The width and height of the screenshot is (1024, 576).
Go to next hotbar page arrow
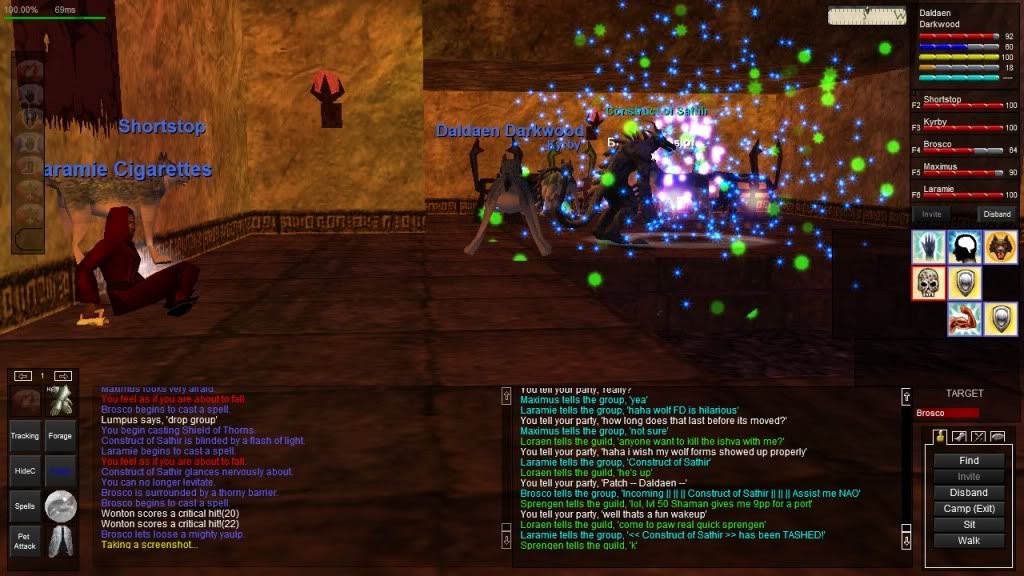coord(62,376)
